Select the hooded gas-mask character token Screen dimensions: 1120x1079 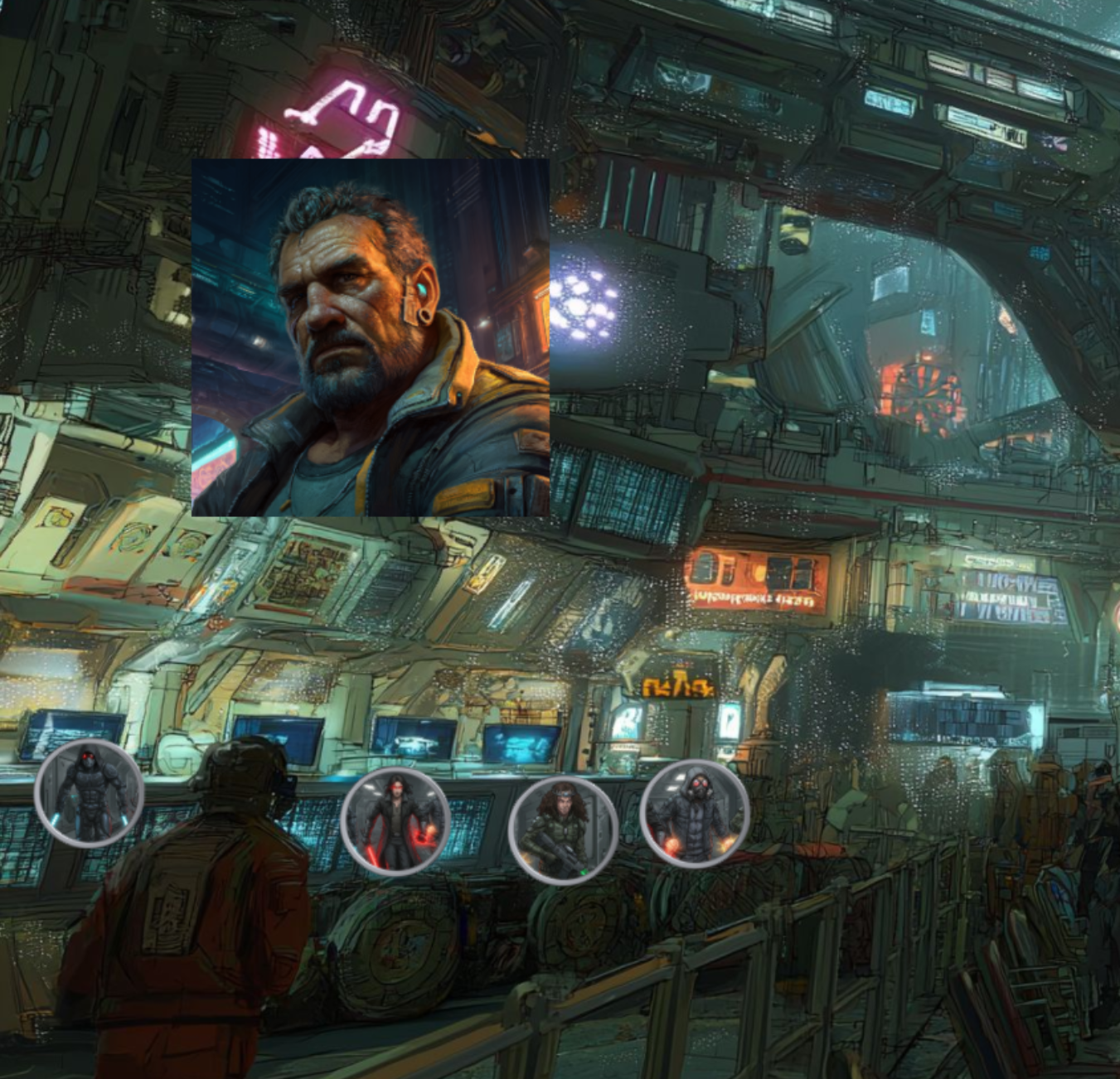pos(695,814)
